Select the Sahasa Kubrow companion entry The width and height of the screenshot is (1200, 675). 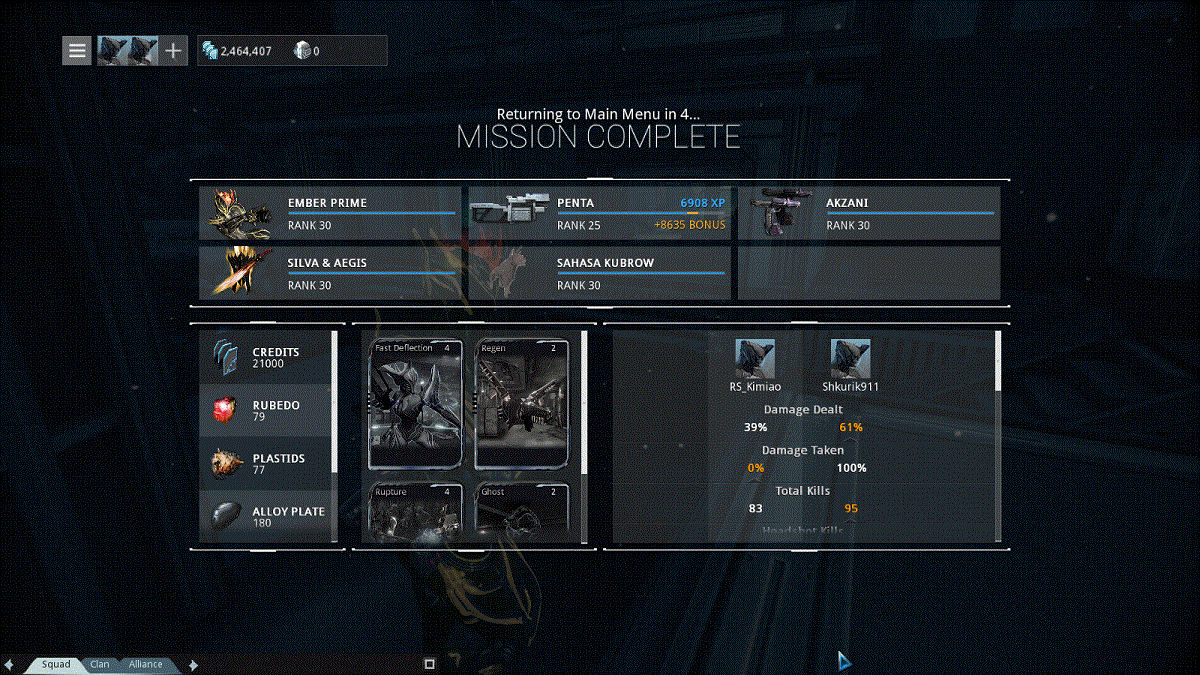[x=599, y=274]
